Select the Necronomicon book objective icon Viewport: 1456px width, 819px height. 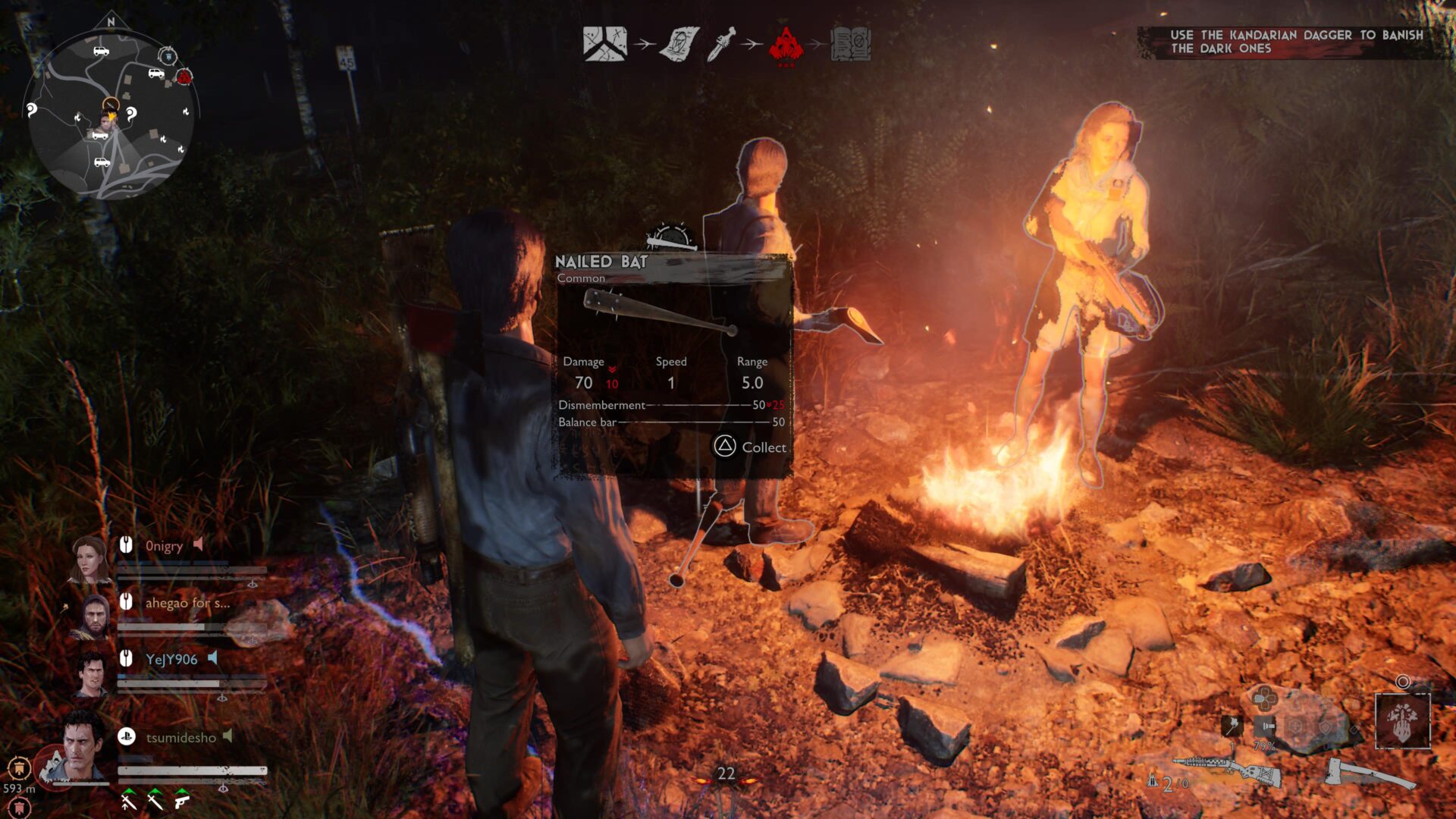click(851, 44)
